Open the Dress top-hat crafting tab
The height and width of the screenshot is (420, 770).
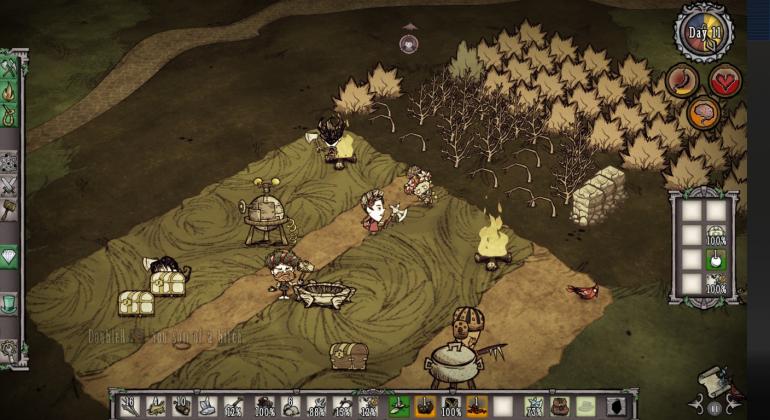click(x=10, y=302)
